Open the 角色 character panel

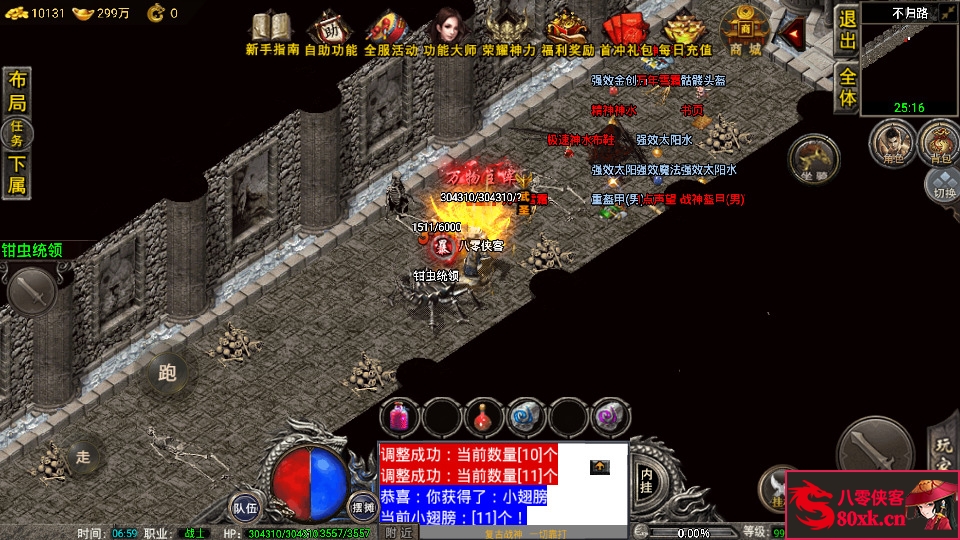click(890, 143)
